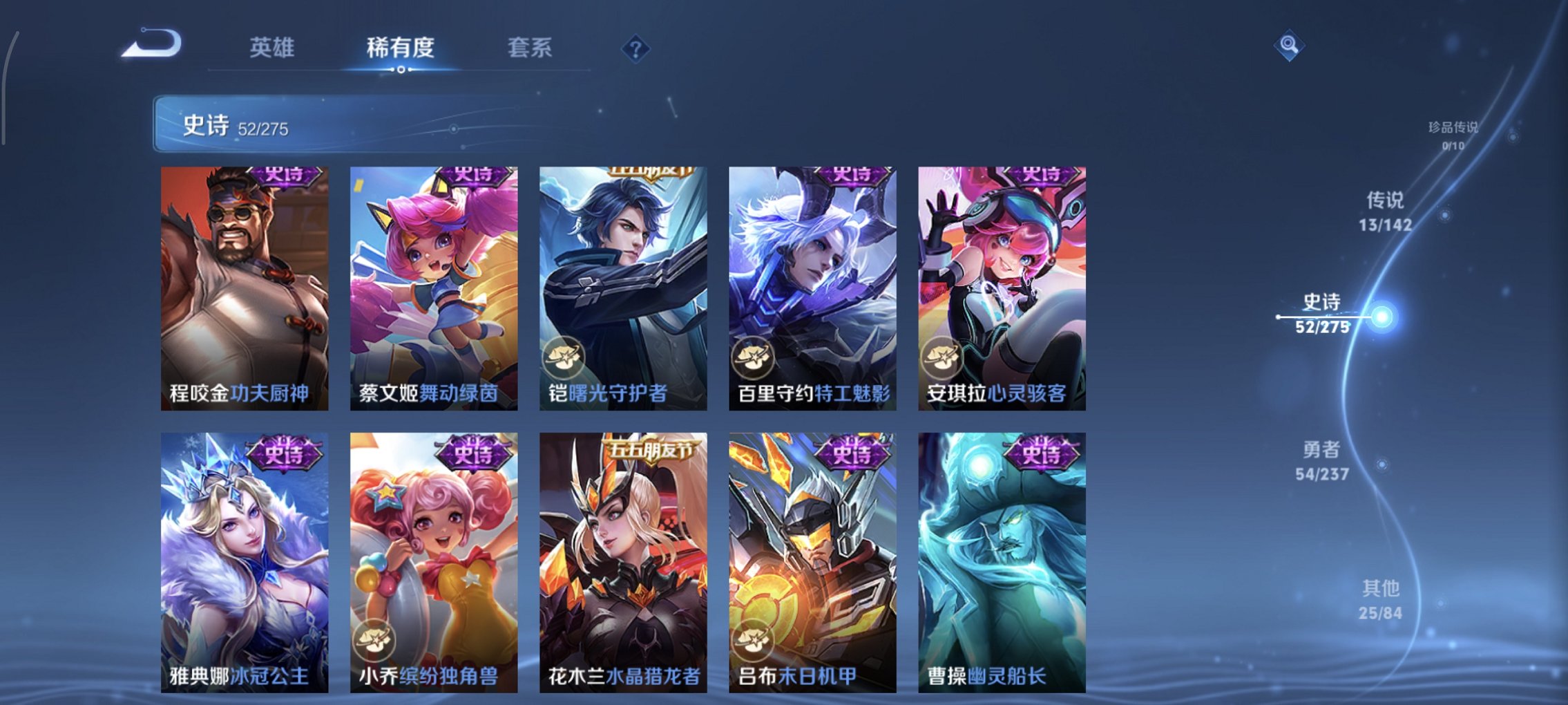Switch to the 套系 tab
This screenshot has height=705, width=1568.
tap(530, 48)
